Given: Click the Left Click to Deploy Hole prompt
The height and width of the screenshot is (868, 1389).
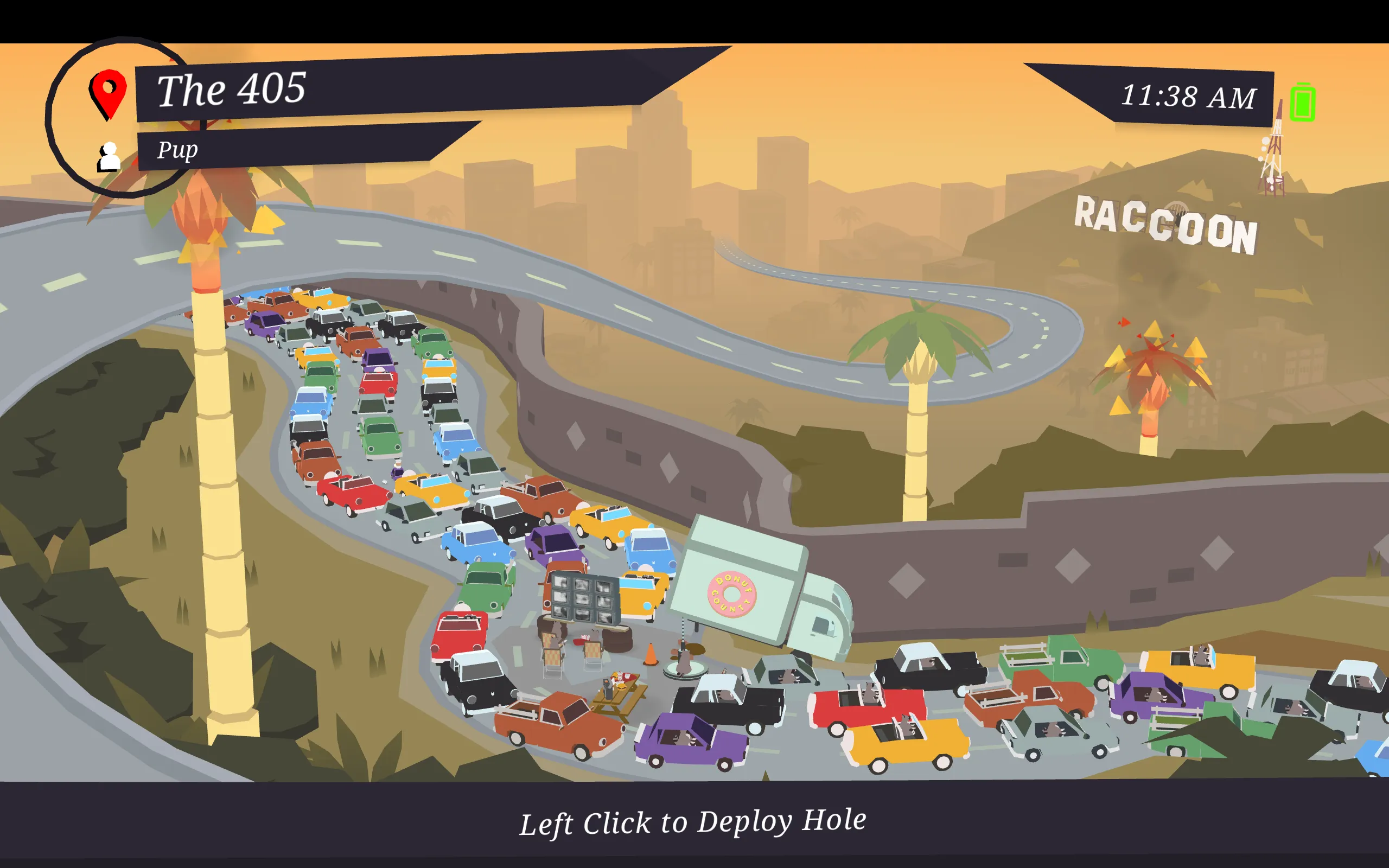Looking at the screenshot, I should 693,820.
